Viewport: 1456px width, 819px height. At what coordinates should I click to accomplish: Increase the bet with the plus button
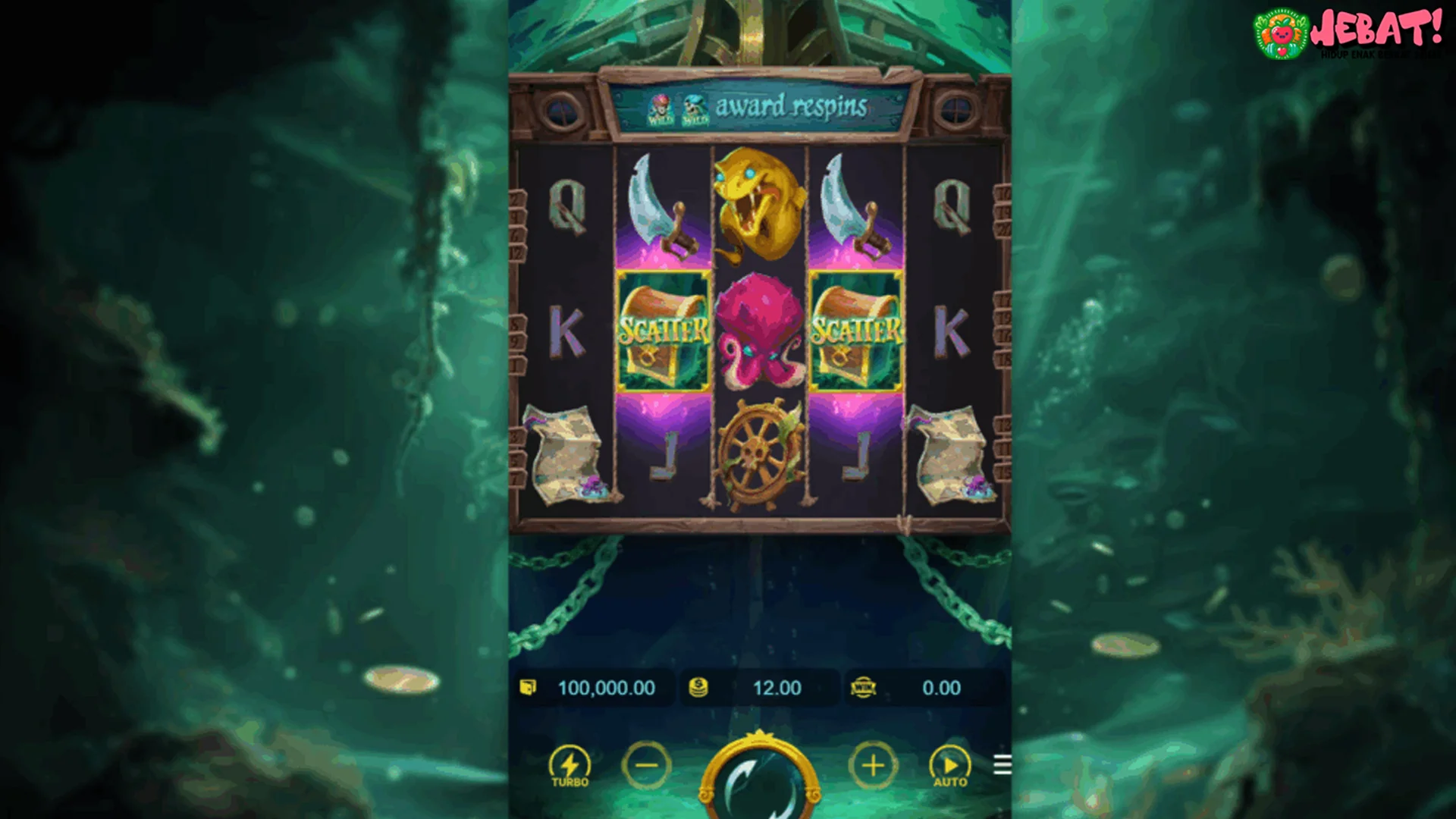(873, 766)
